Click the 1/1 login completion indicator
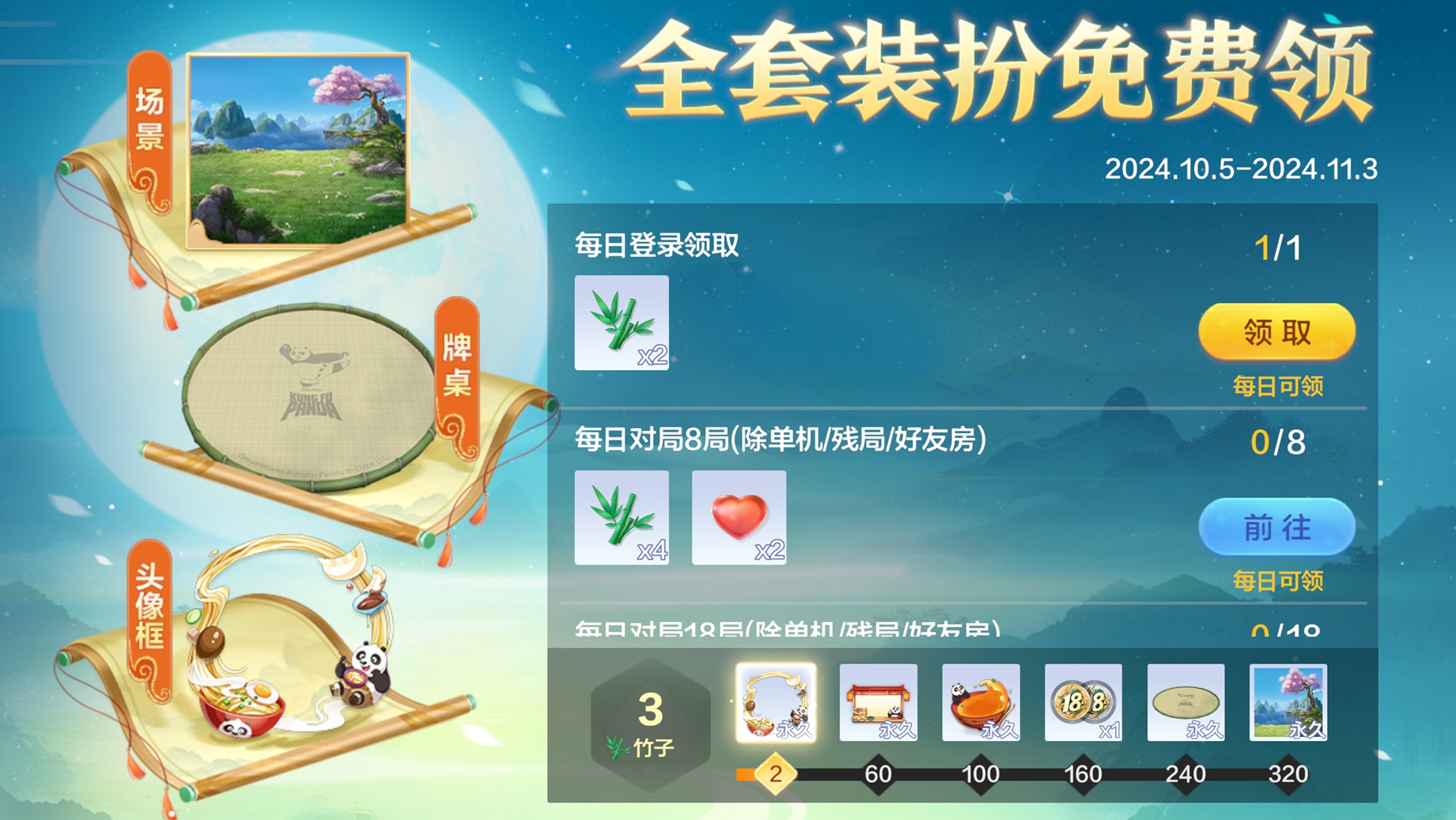 [x=1275, y=246]
